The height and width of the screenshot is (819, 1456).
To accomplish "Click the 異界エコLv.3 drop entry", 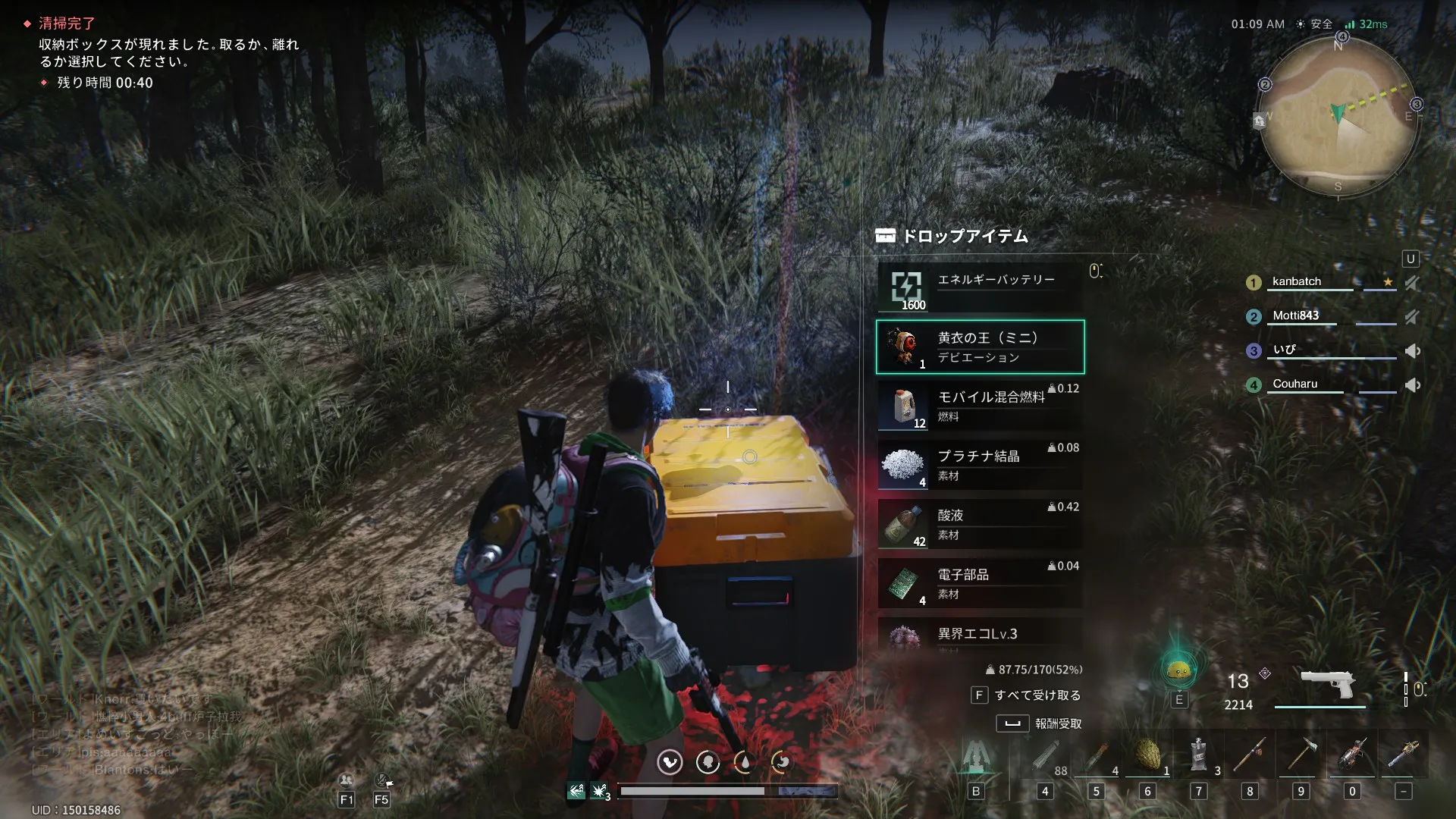I will pyautogui.click(x=980, y=634).
